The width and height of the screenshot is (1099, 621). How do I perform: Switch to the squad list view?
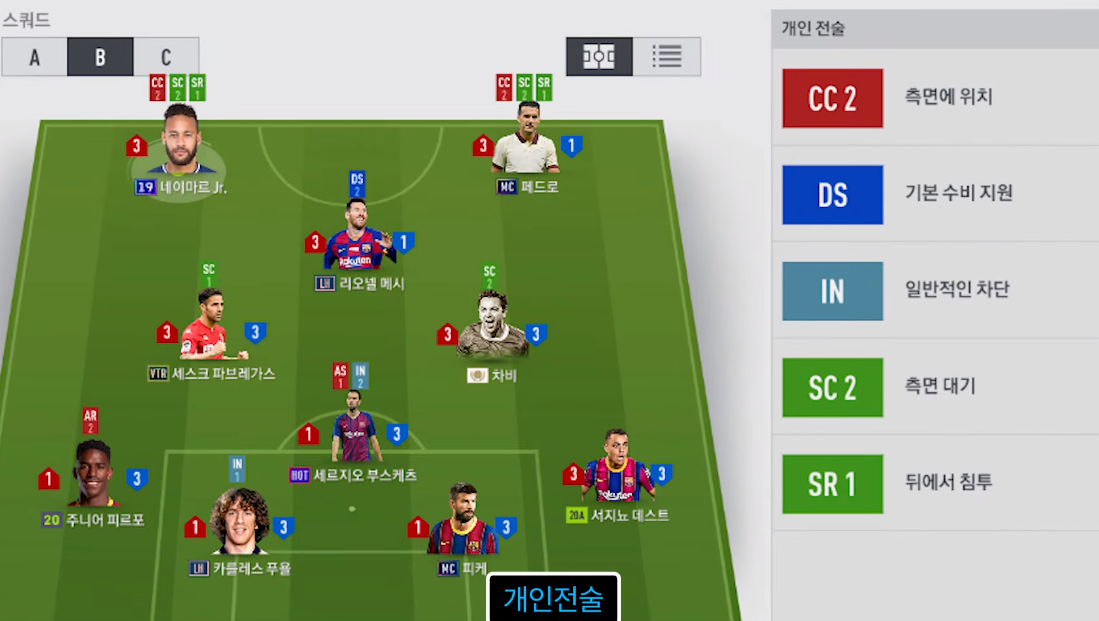coord(667,57)
